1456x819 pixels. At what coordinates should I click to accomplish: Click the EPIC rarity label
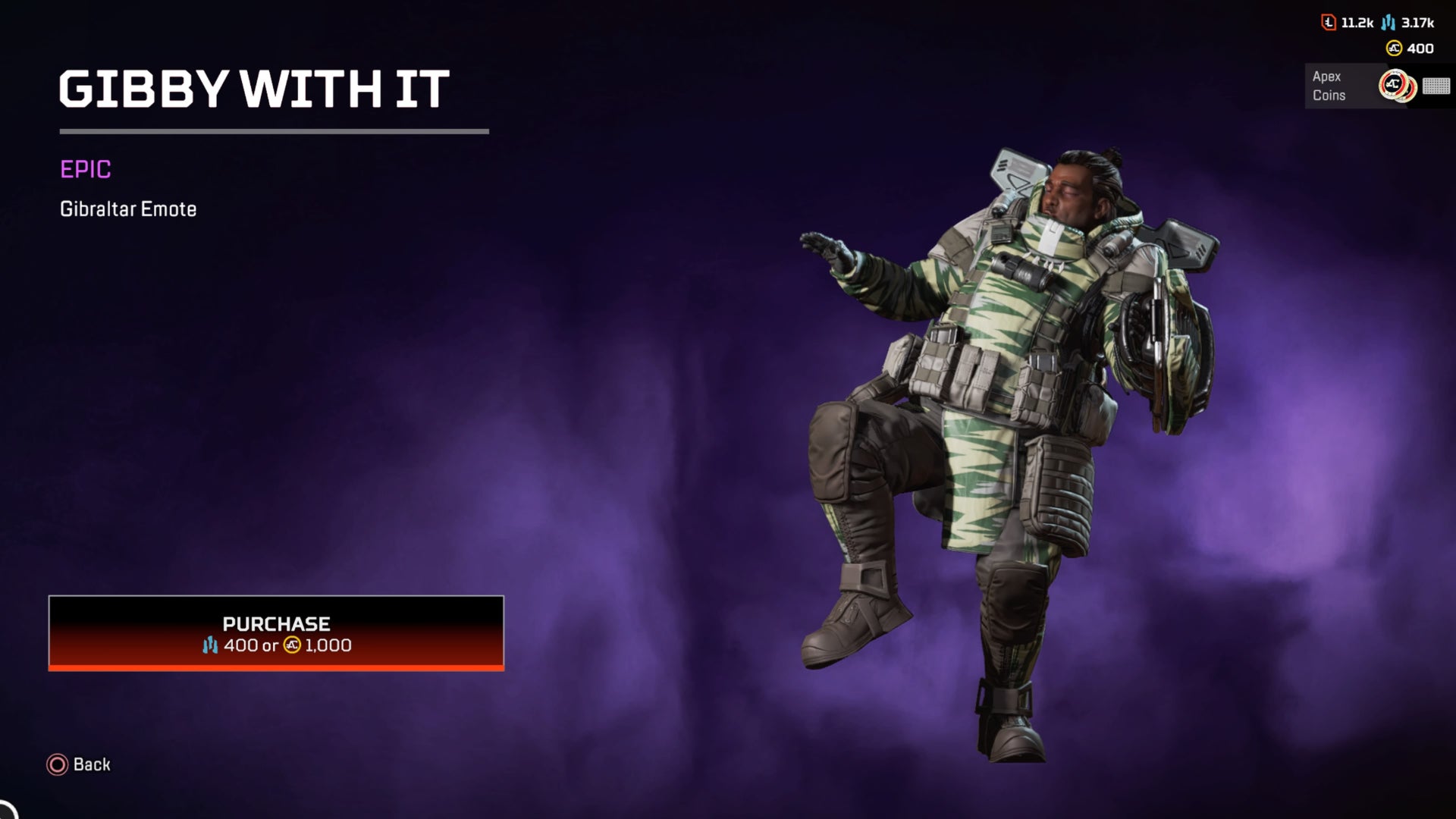[x=86, y=171]
